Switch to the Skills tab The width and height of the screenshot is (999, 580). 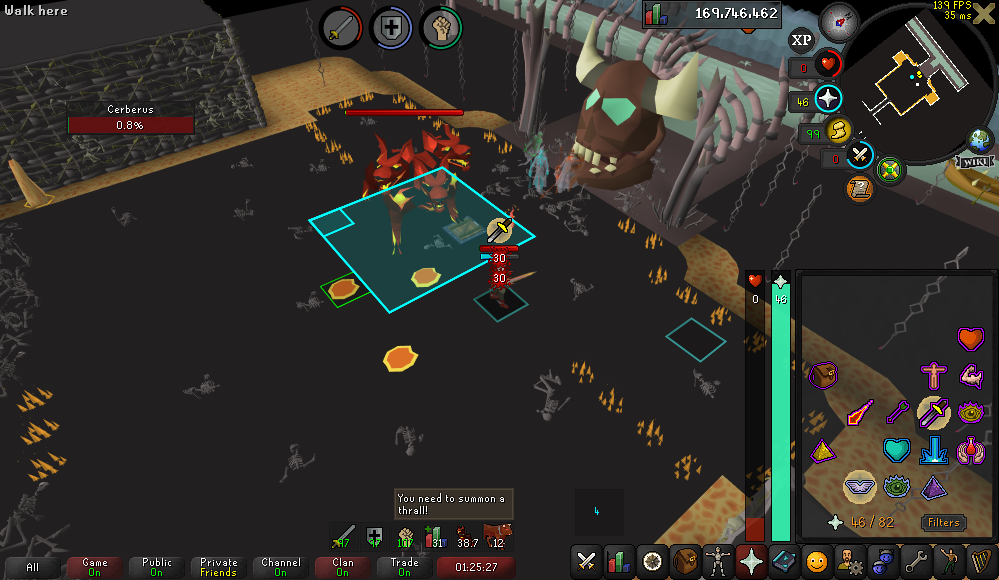pos(619,561)
